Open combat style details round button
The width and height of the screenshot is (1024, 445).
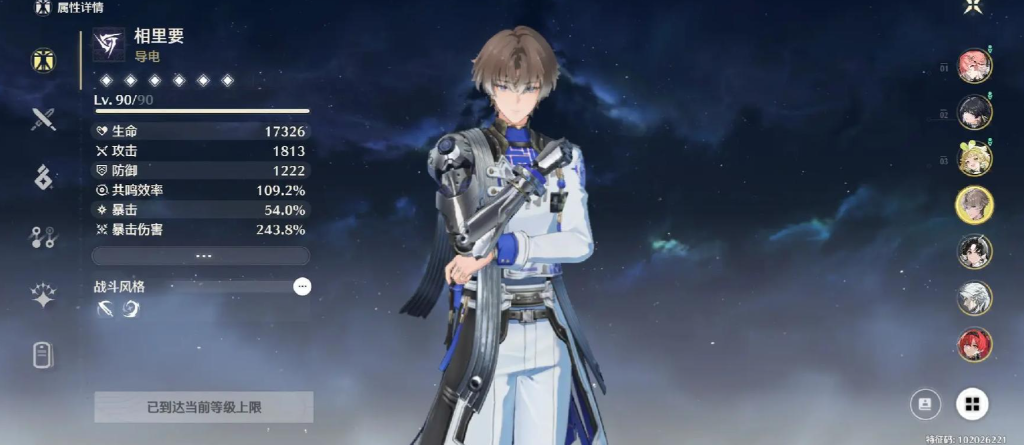[302, 287]
